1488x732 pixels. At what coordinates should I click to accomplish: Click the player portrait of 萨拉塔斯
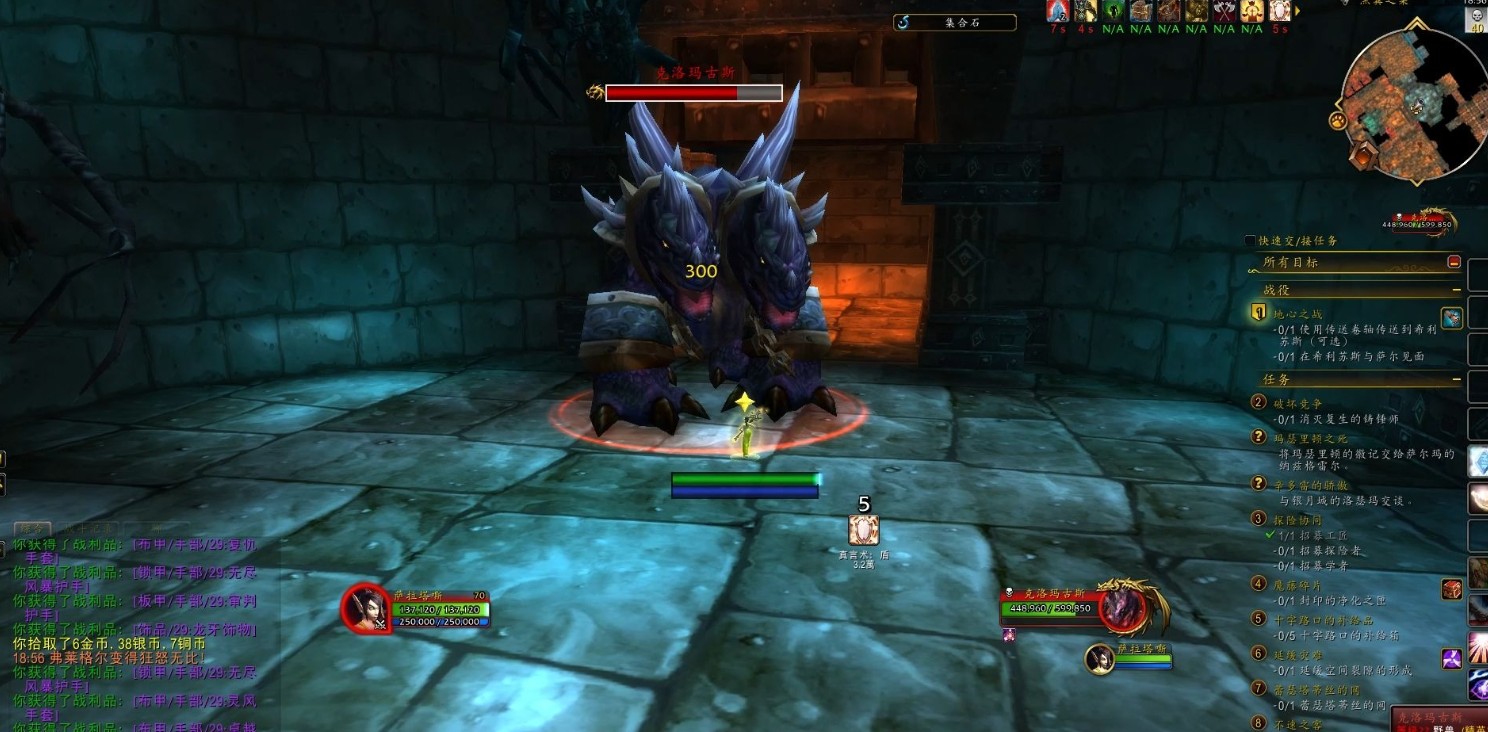pos(365,607)
